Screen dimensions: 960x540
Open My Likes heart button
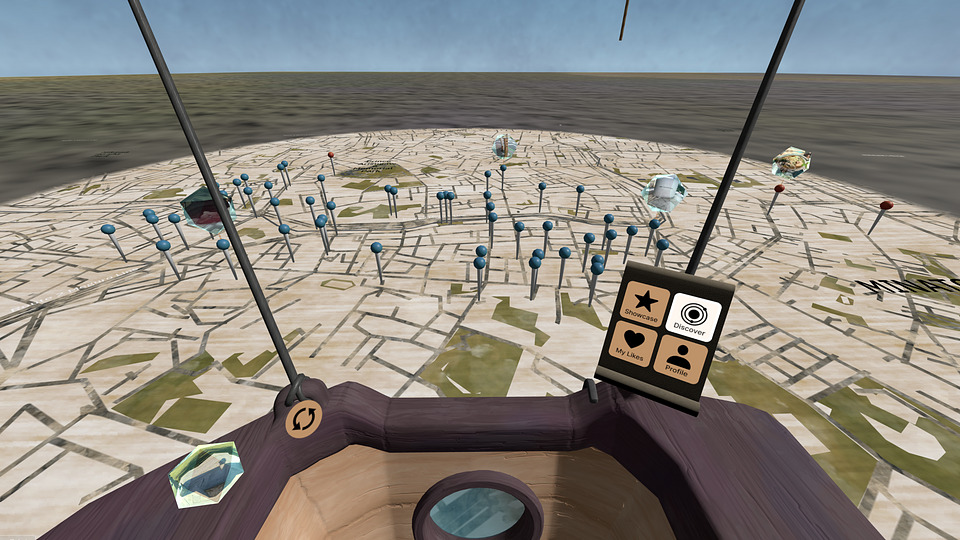click(x=633, y=344)
